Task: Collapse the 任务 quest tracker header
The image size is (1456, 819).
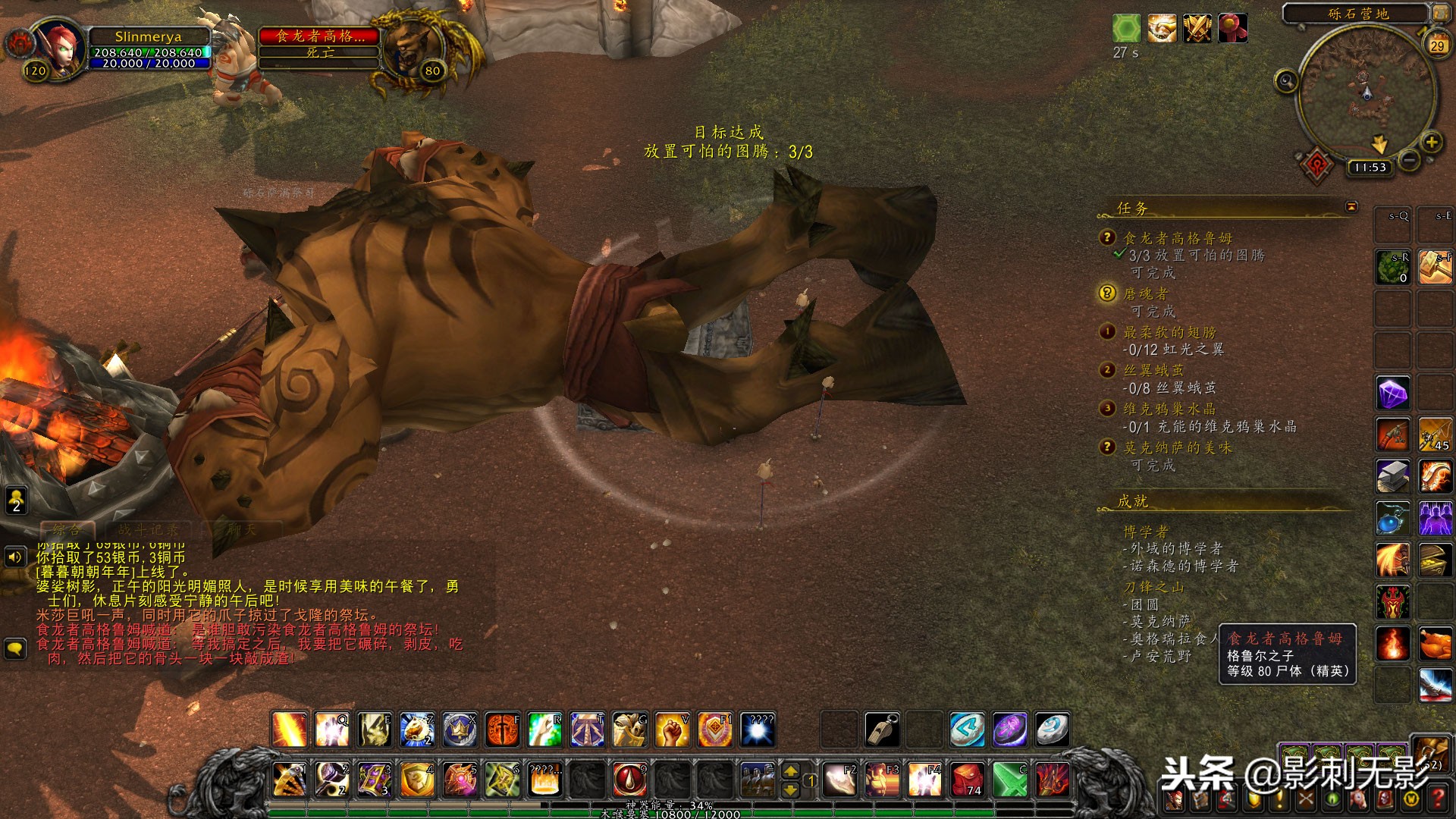Action: point(1351,207)
